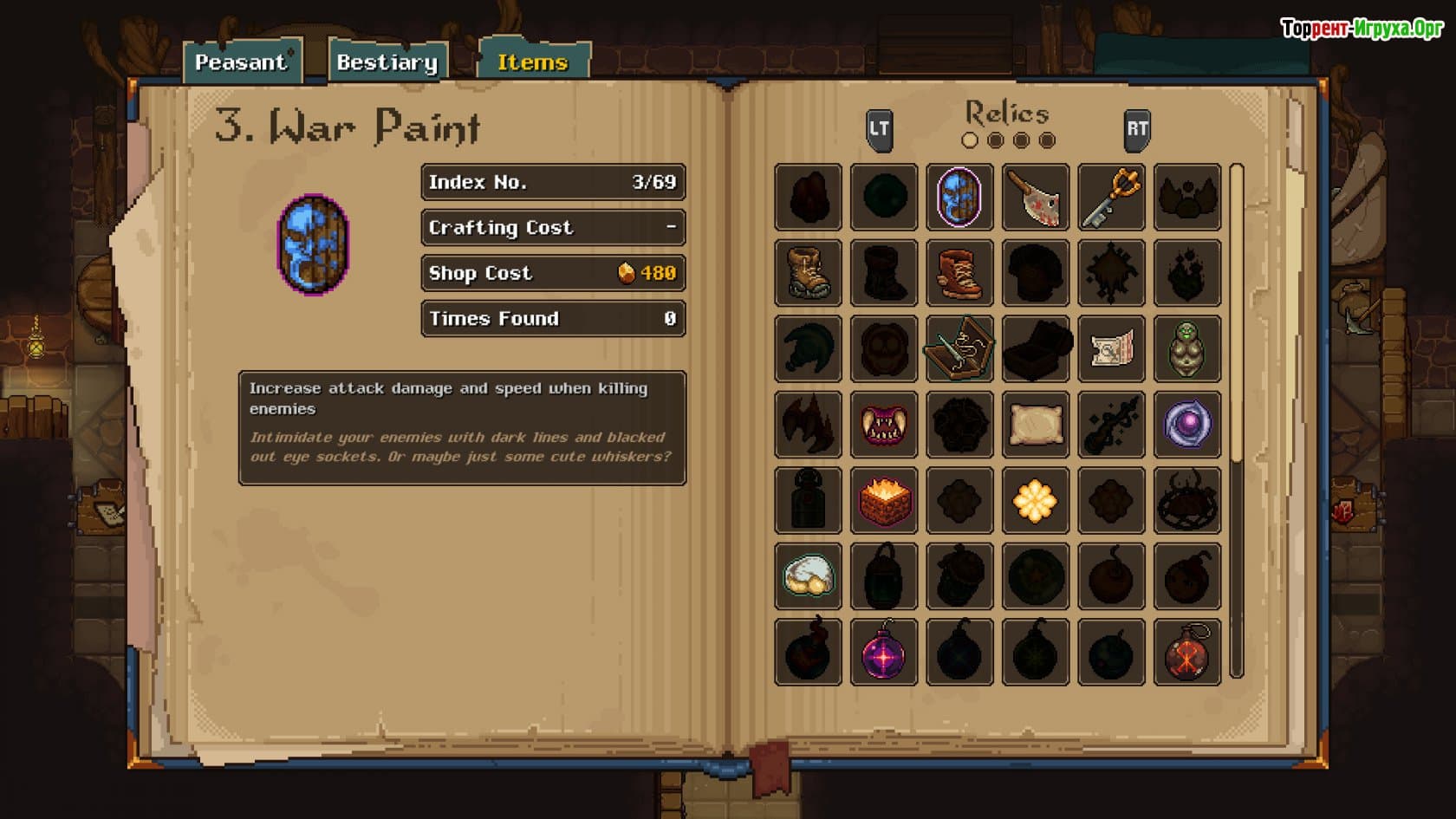
Task: Pick the tan leather boot relic
Action: [x=808, y=273]
